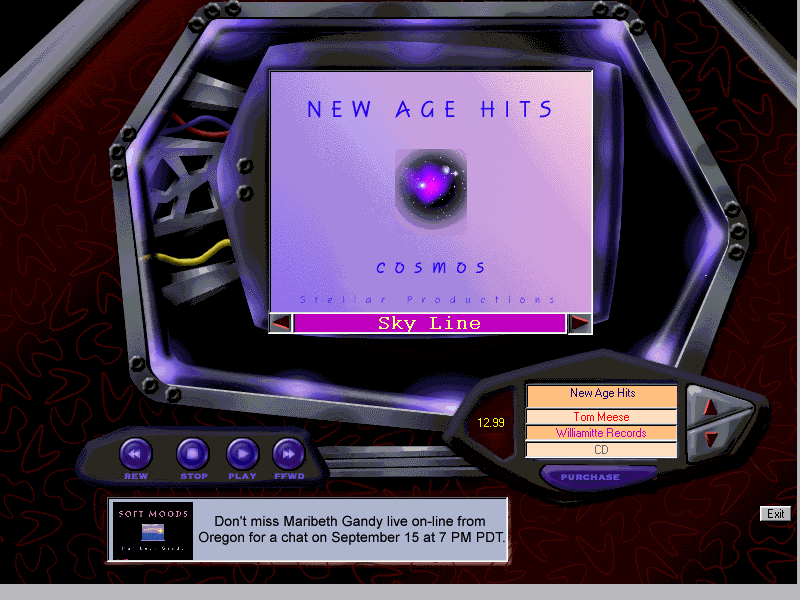Select the CD format field
This screenshot has width=800, height=600.
(602, 450)
